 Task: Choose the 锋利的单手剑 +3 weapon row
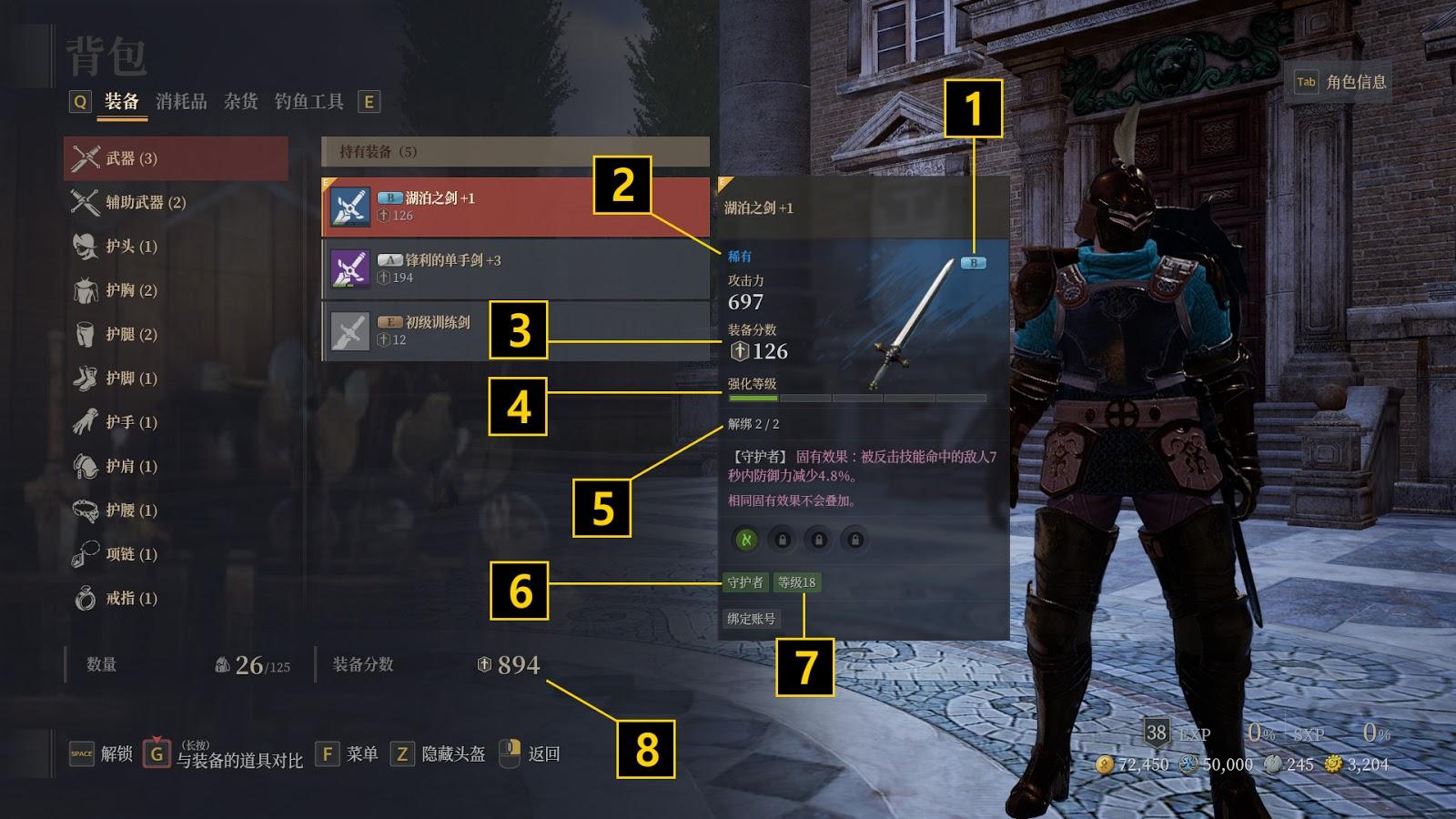pyautogui.click(x=515, y=268)
